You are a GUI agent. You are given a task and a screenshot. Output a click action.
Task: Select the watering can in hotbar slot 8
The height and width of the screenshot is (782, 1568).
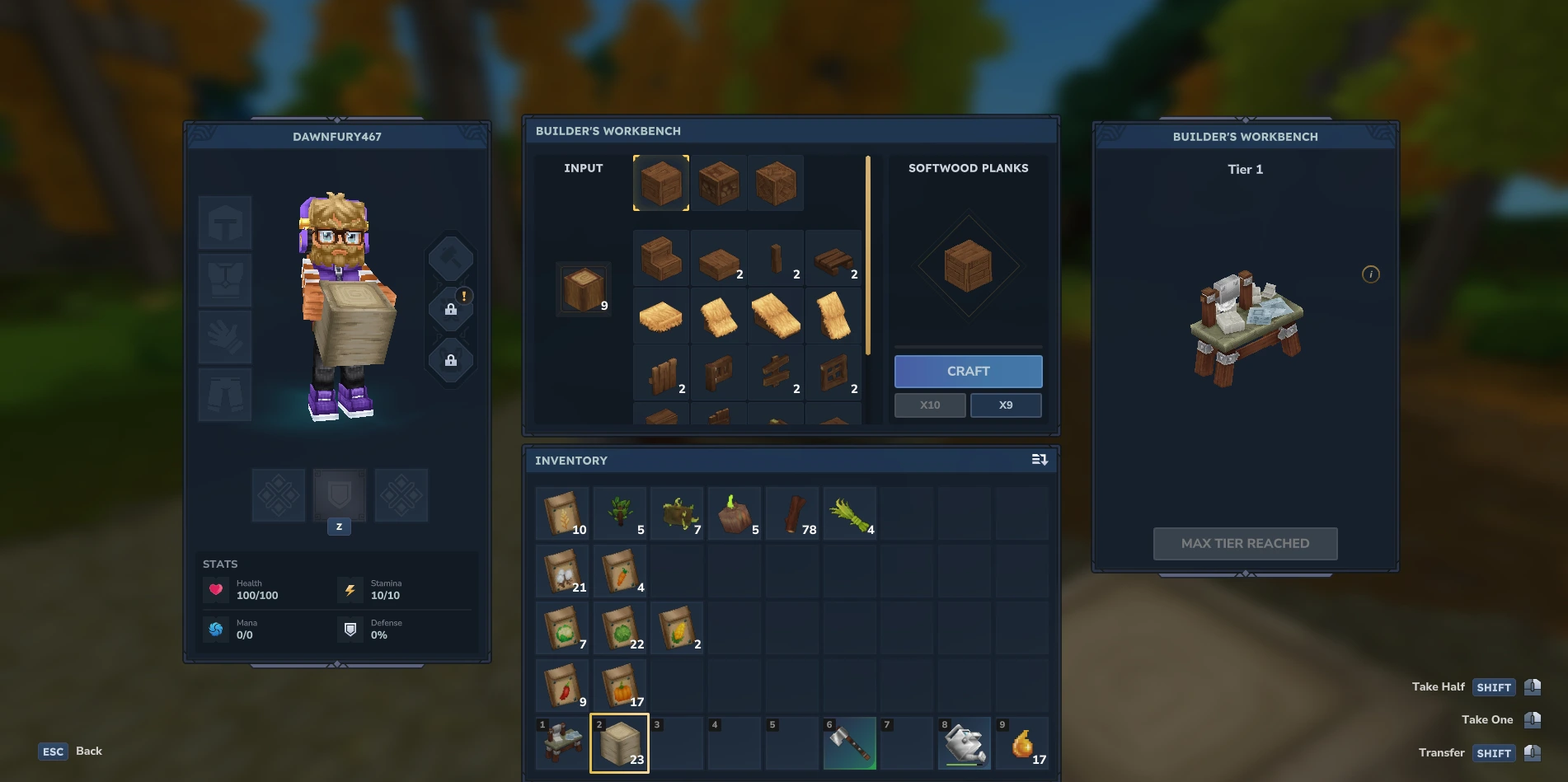point(965,743)
